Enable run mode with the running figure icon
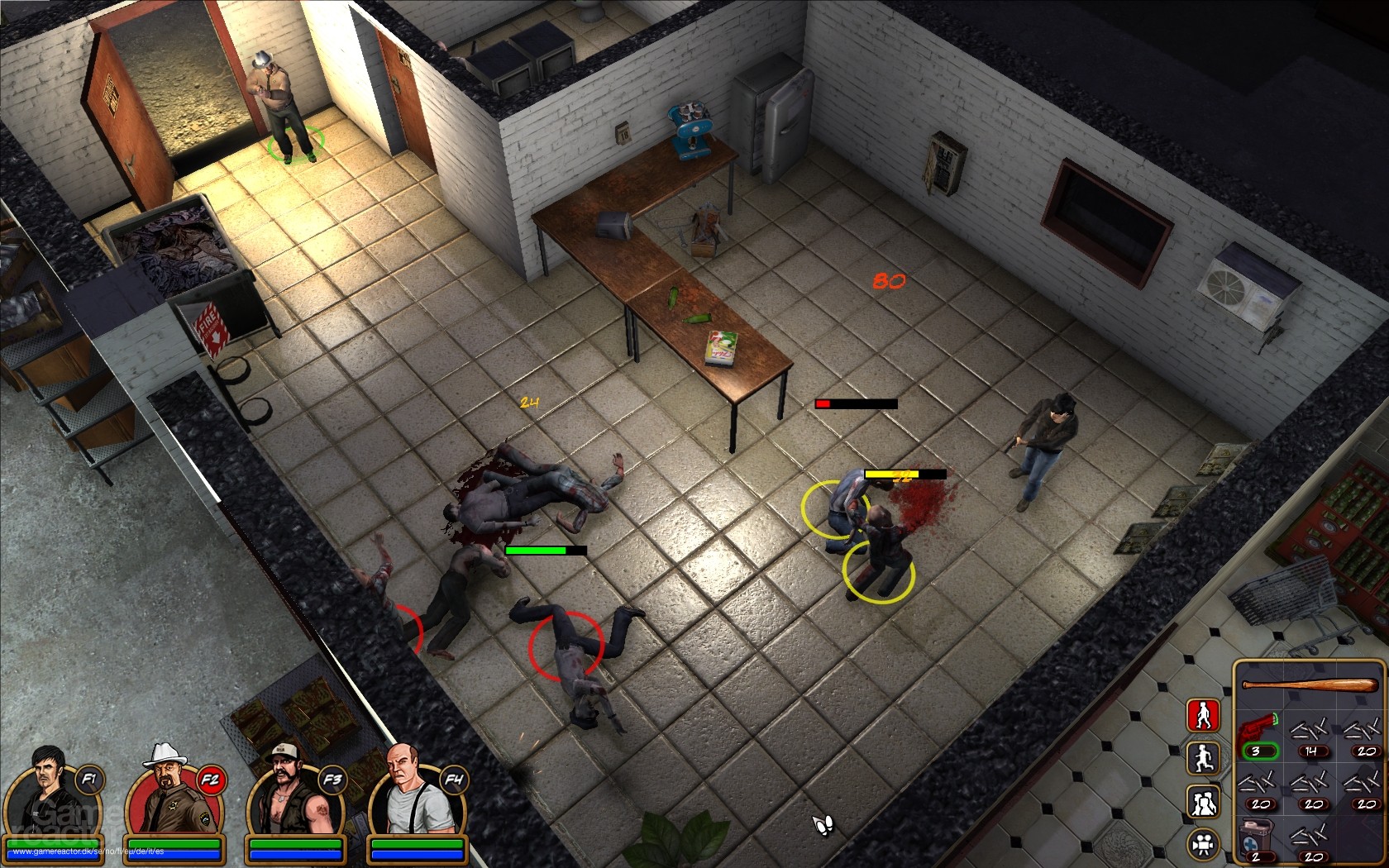1389x868 pixels. (x=1203, y=760)
